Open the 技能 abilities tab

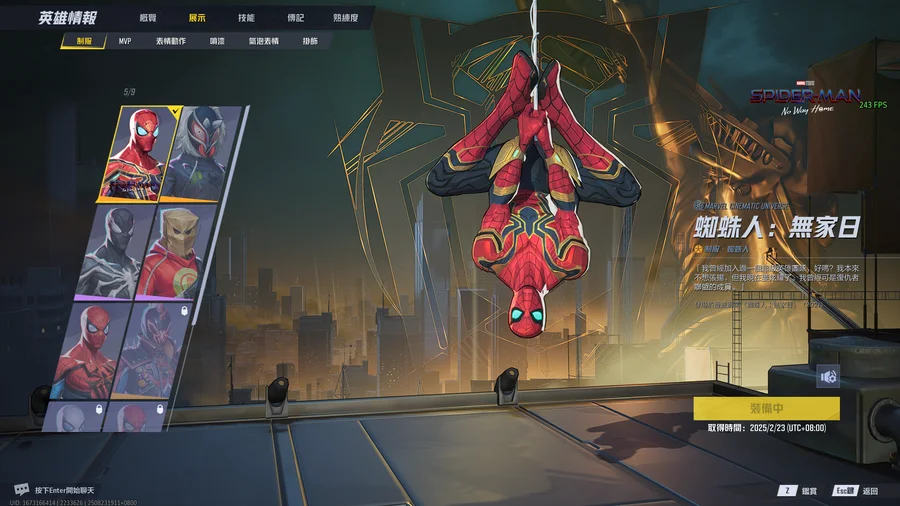point(246,18)
